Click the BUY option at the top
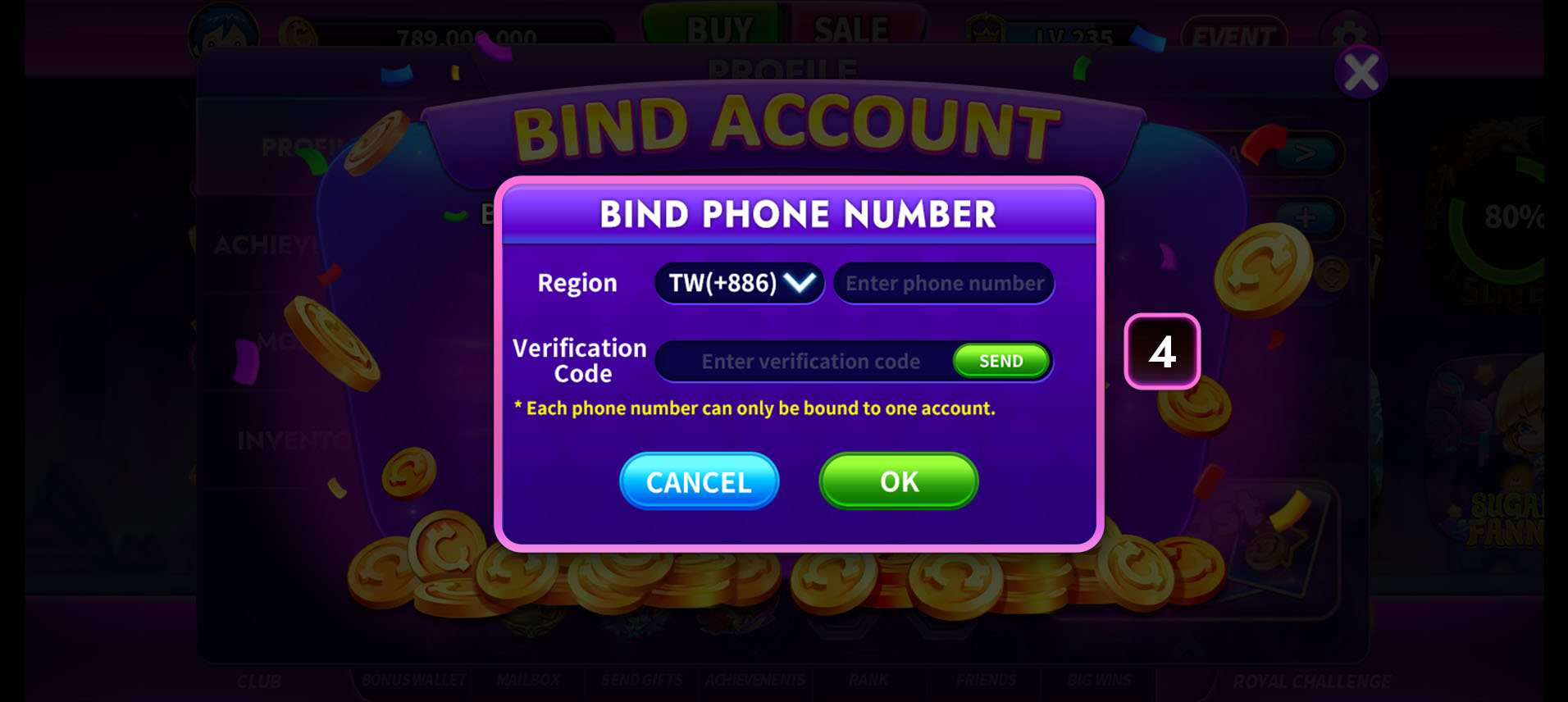Image resolution: width=1568 pixels, height=702 pixels. point(718,29)
